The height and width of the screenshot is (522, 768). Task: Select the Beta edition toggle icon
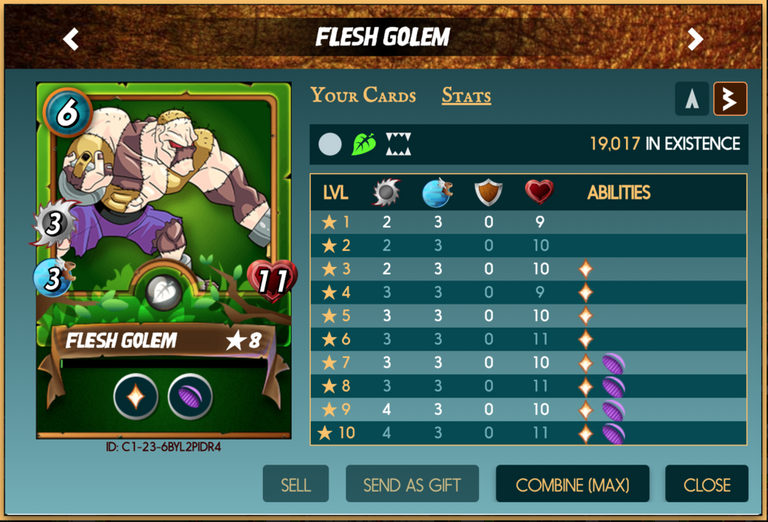coord(730,98)
